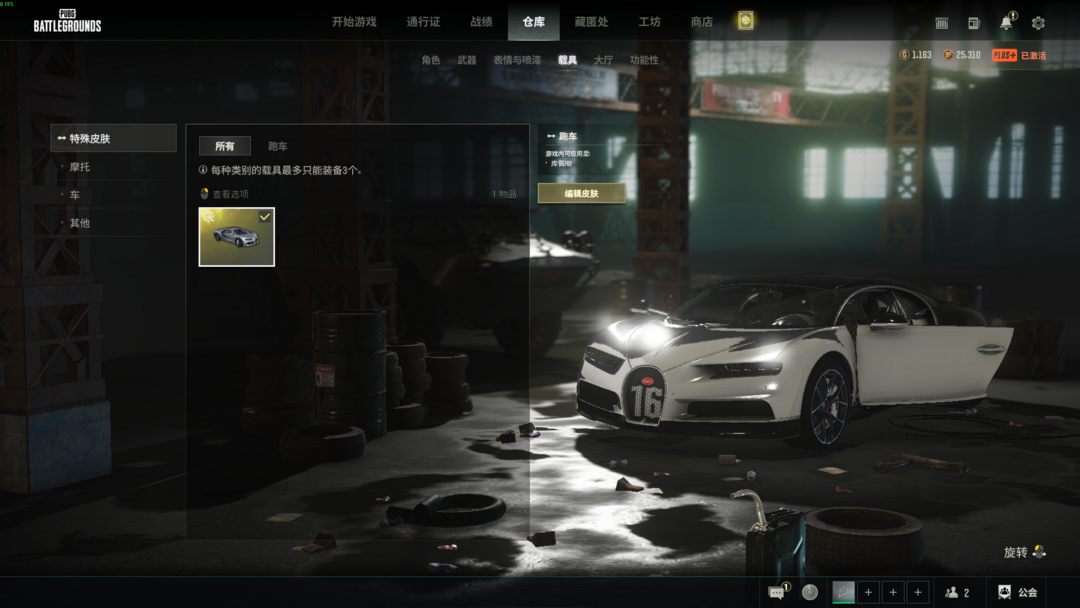The height and width of the screenshot is (608, 1080).
Task: Visit the 商店 store tab
Action: (702, 22)
